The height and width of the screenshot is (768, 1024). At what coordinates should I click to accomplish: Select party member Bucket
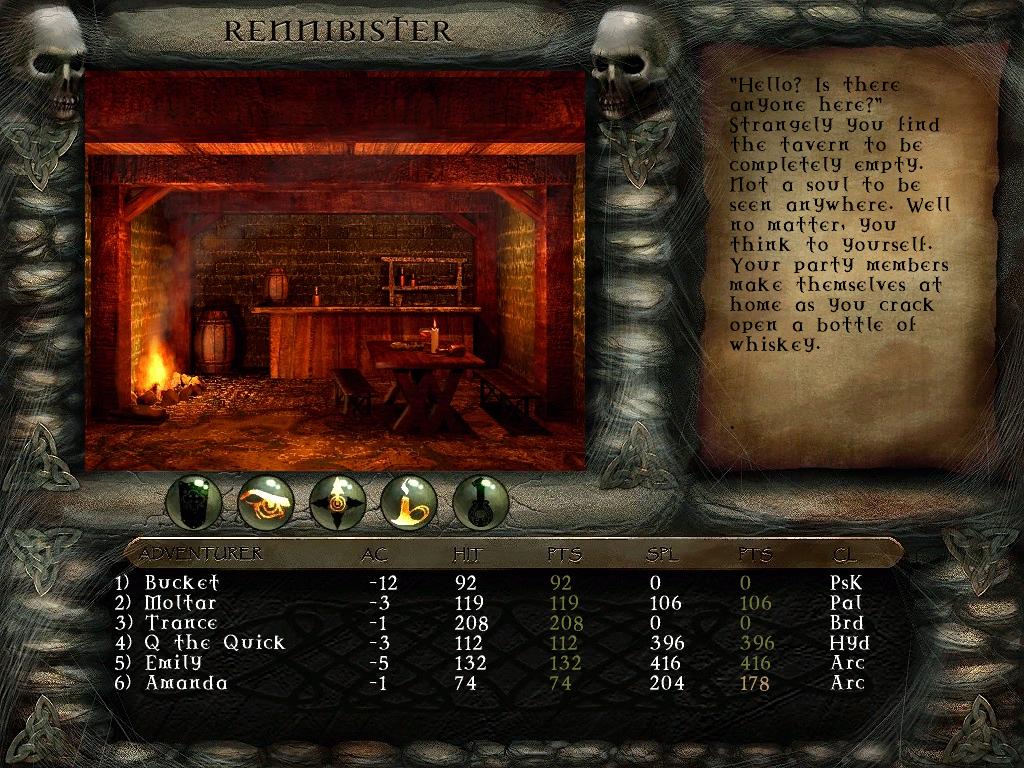(x=181, y=582)
